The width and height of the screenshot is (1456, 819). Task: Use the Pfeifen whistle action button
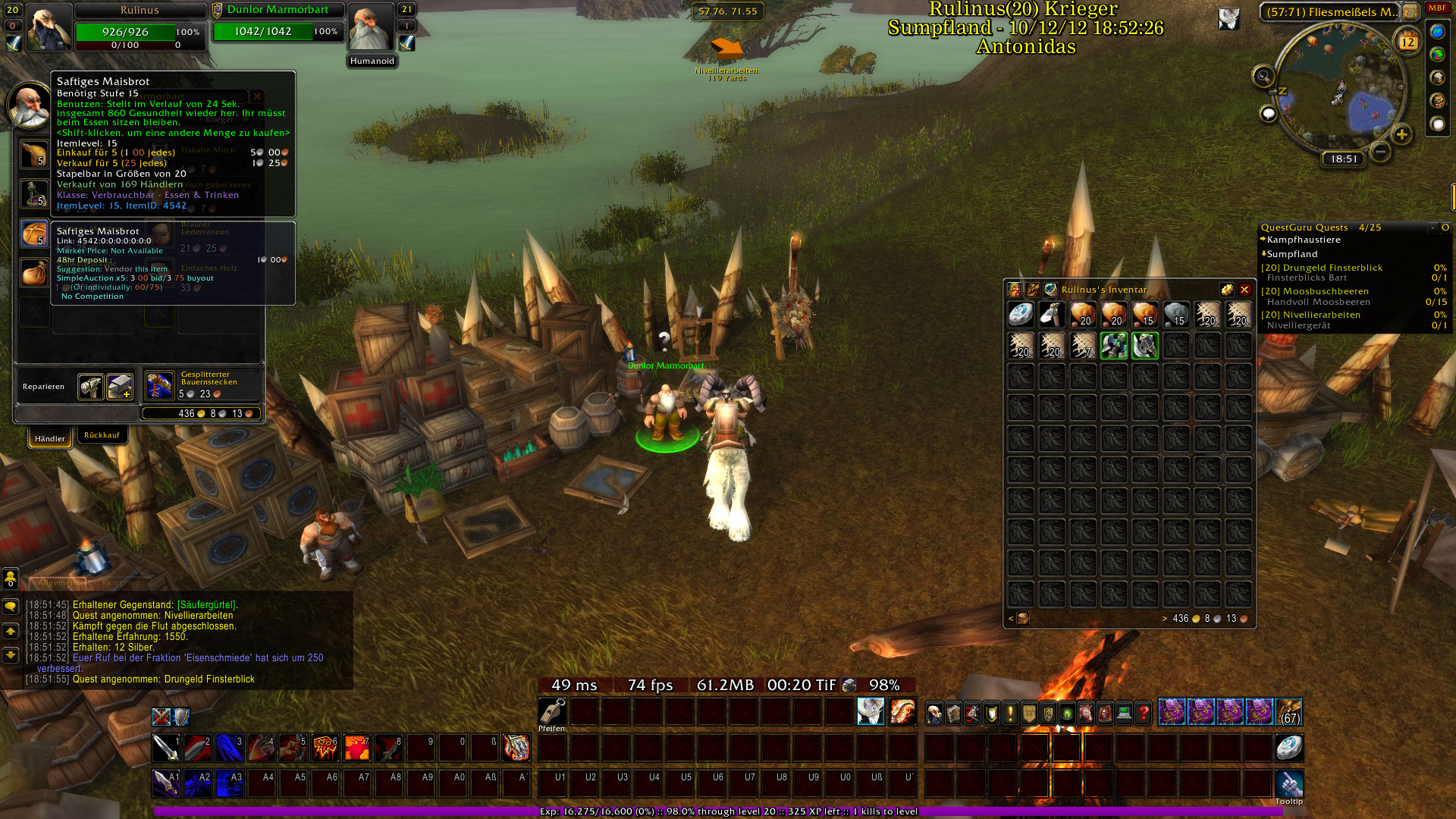[552, 712]
